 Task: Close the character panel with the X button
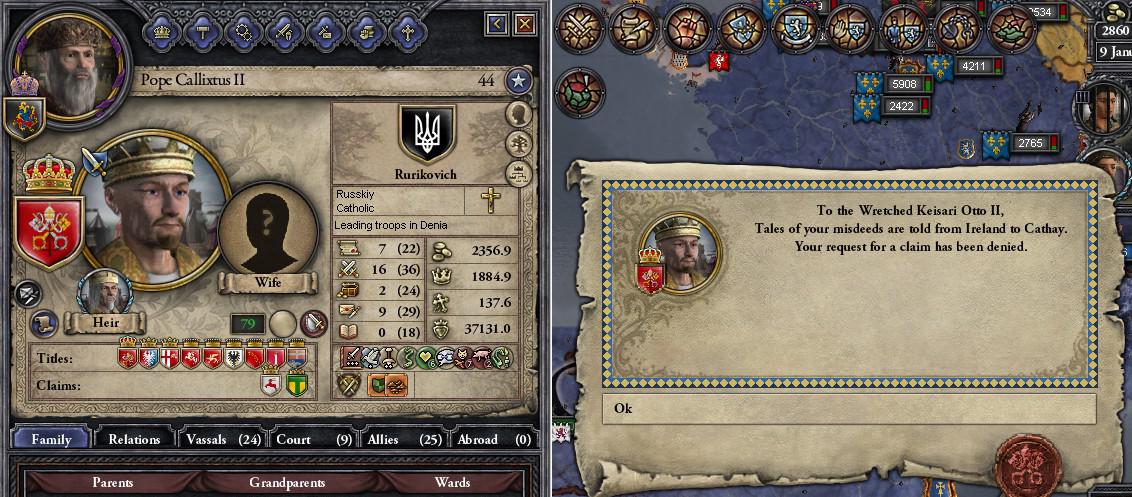tap(524, 22)
